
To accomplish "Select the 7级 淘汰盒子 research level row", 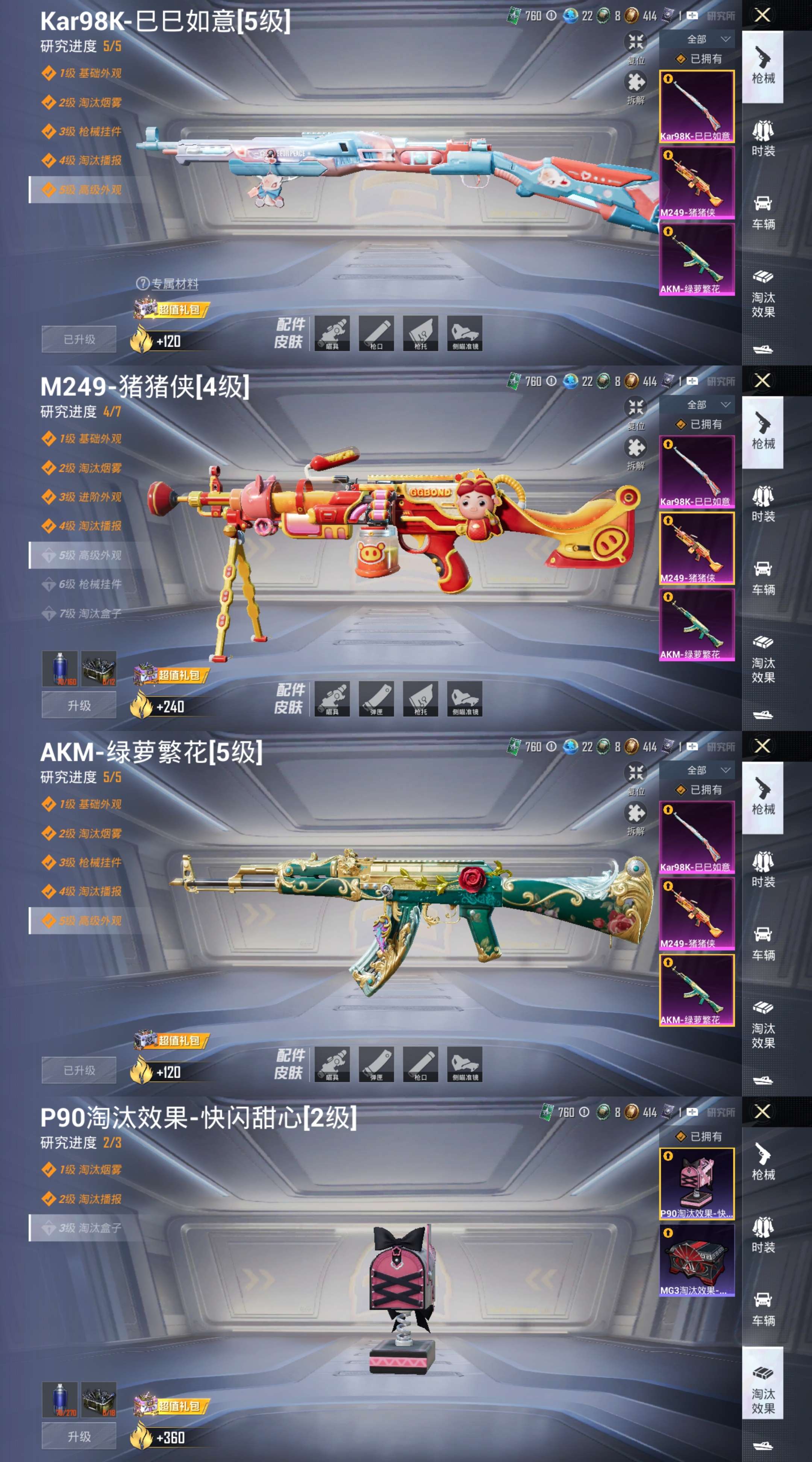I will [89, 614].
